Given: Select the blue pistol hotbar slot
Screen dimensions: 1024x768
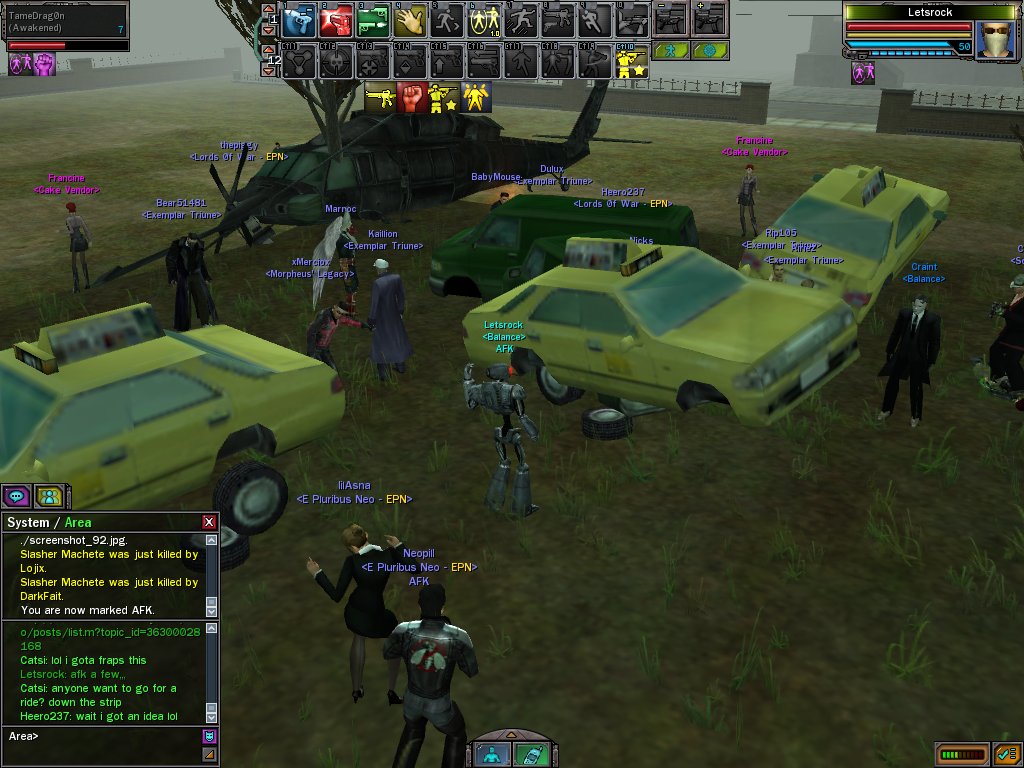Looking at the screenshot, I should (x=299, y=19).
